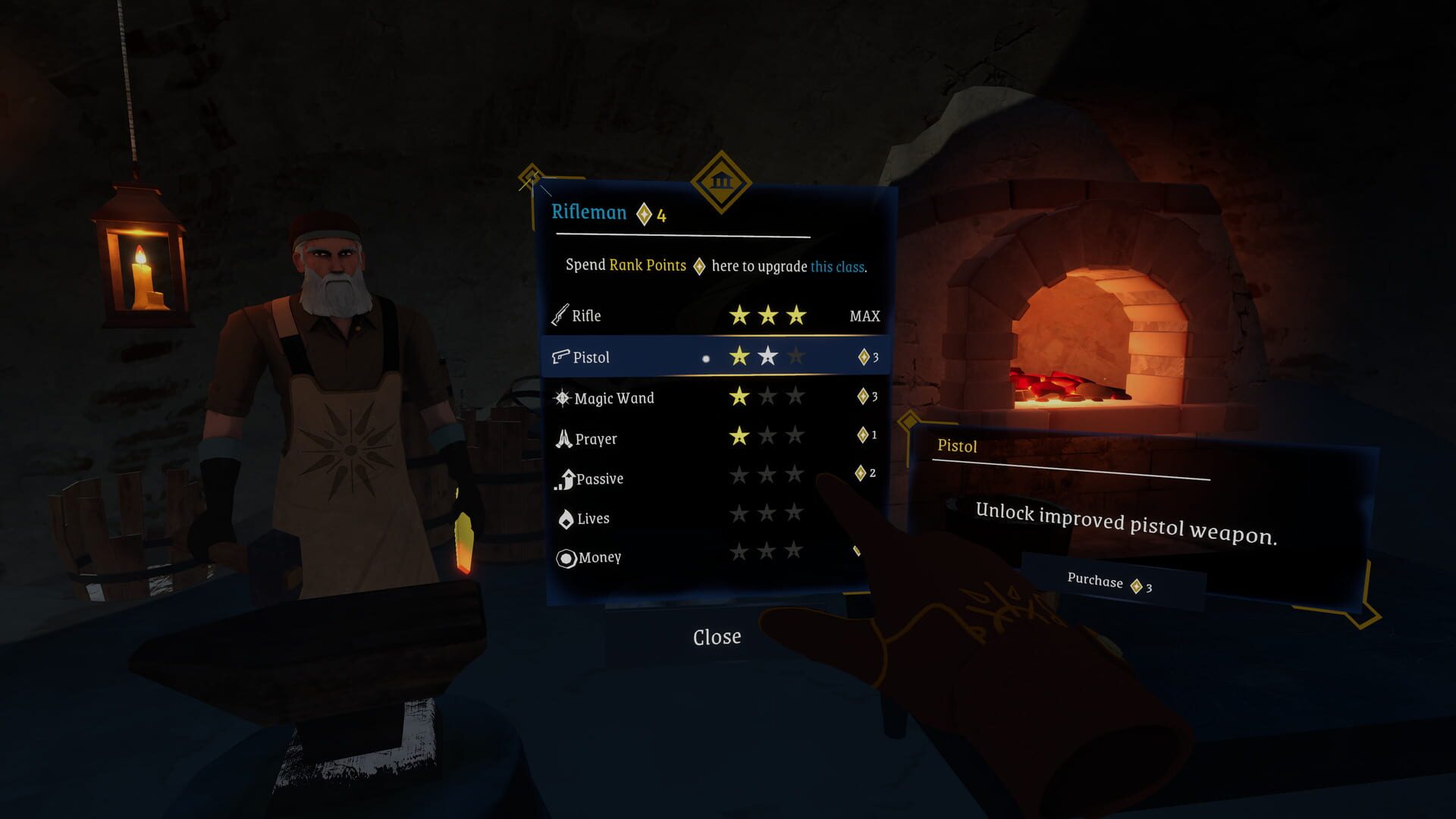
Task: Select the Rifle weapon icon
Action: (560, 315)
